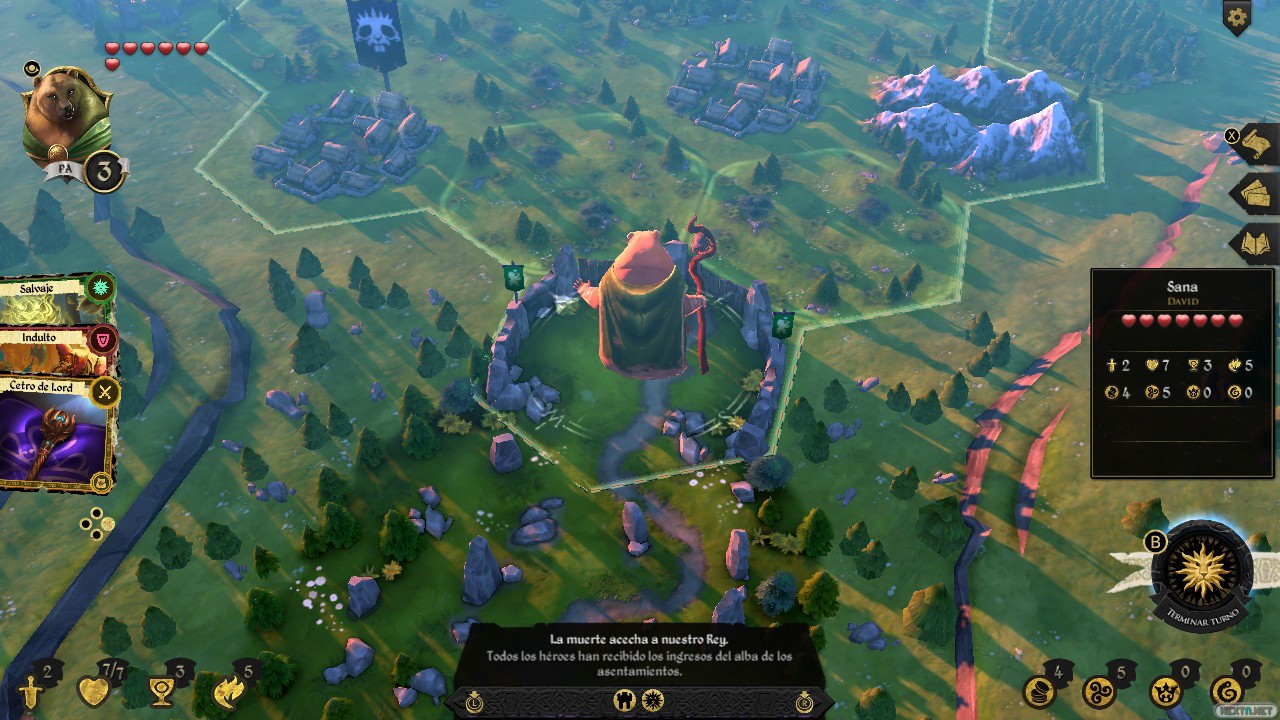Image resolution: width=1280 pixels, height=720 pixels.
Task: Click the castle tower icon in event bar
Action: [623, 701]
